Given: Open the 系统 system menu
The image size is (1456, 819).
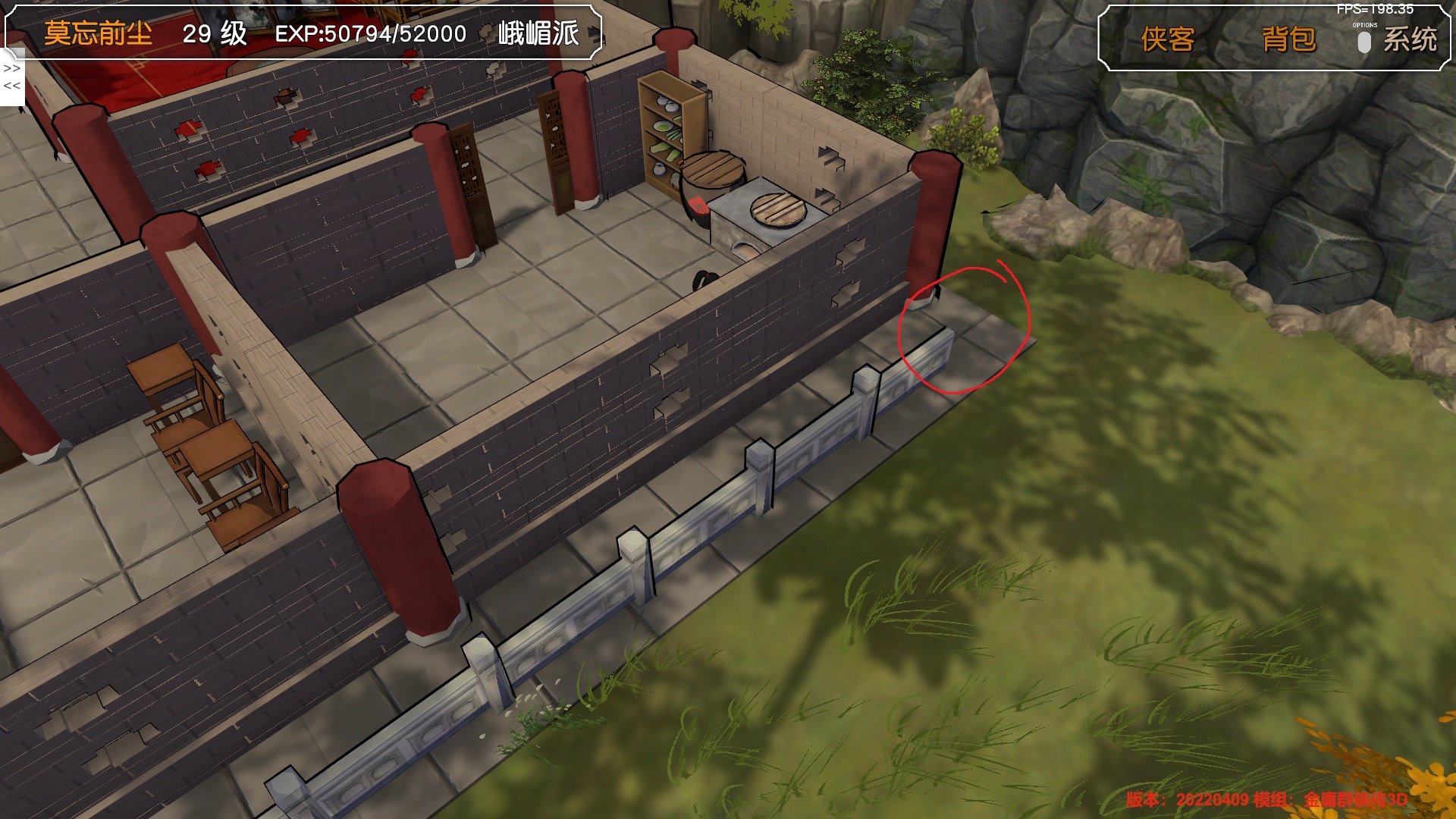Looking at the screenshot, I should click(1409, 39).
